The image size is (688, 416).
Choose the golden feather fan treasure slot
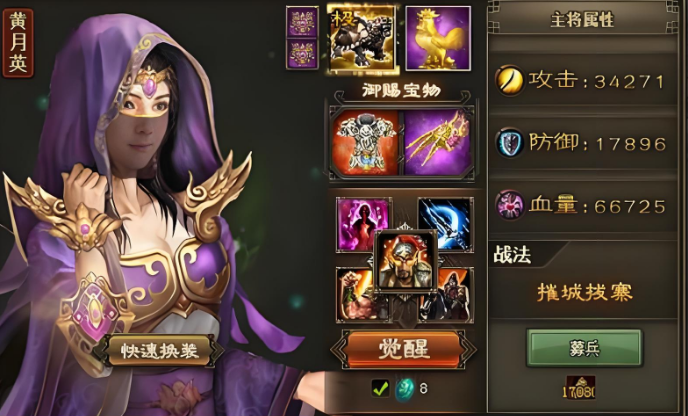437,143
